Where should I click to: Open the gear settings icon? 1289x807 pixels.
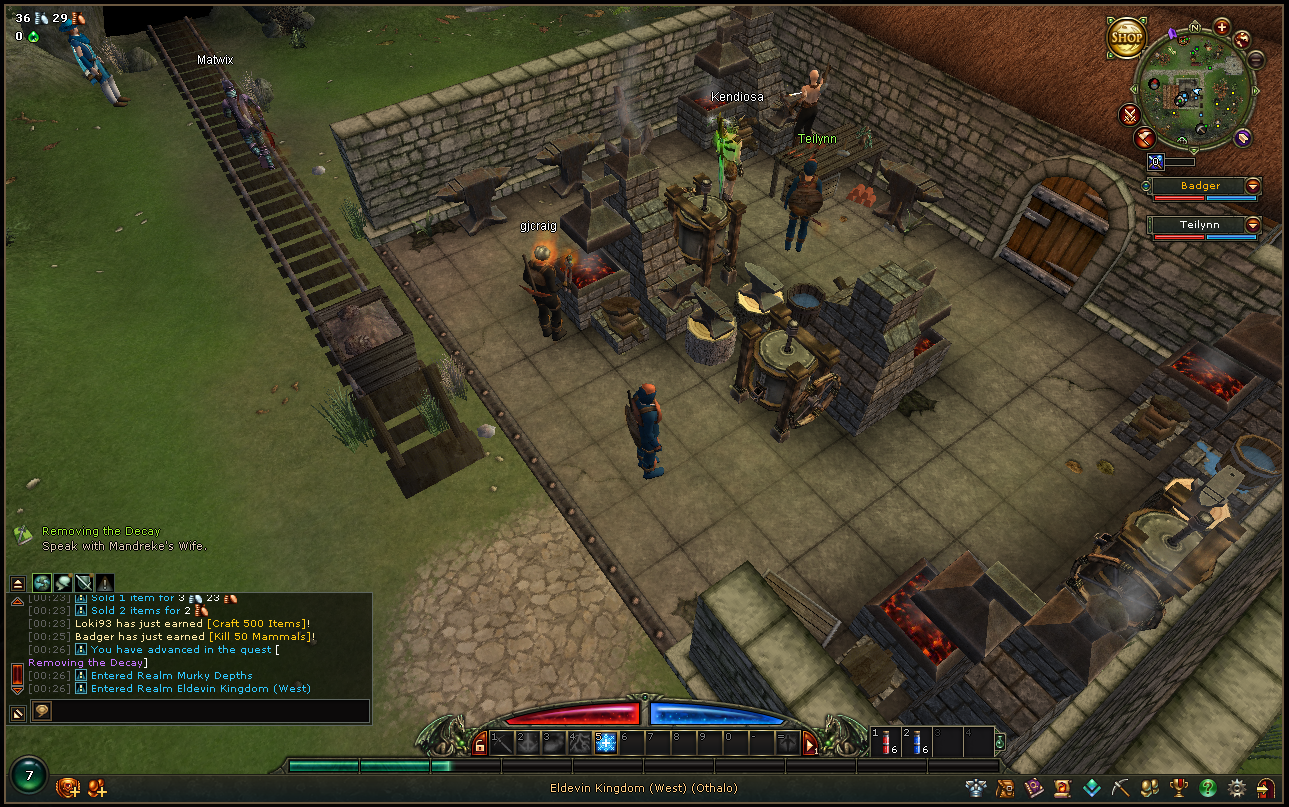(1237, 788)
